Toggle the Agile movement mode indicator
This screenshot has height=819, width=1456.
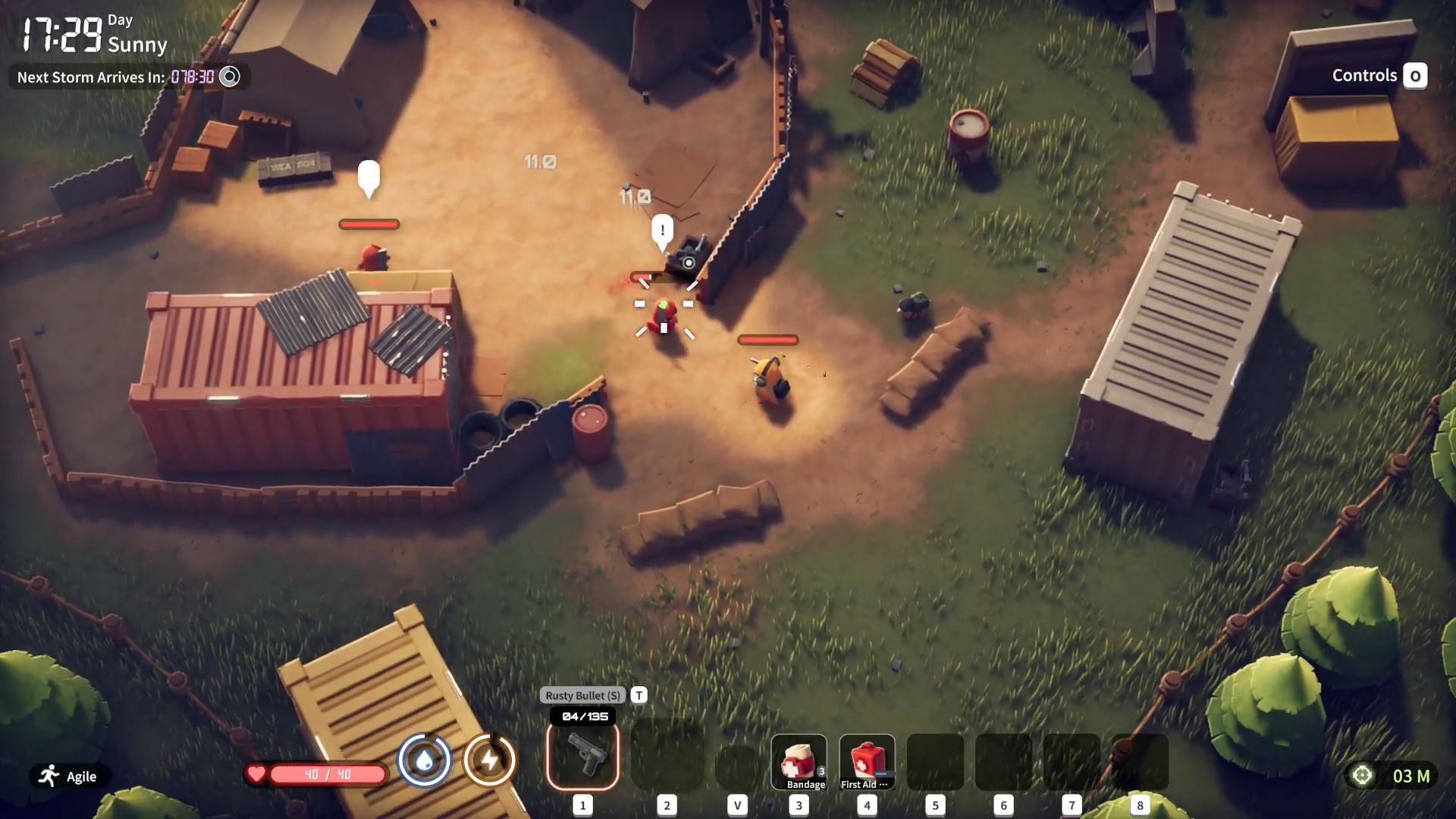point(69,777)
